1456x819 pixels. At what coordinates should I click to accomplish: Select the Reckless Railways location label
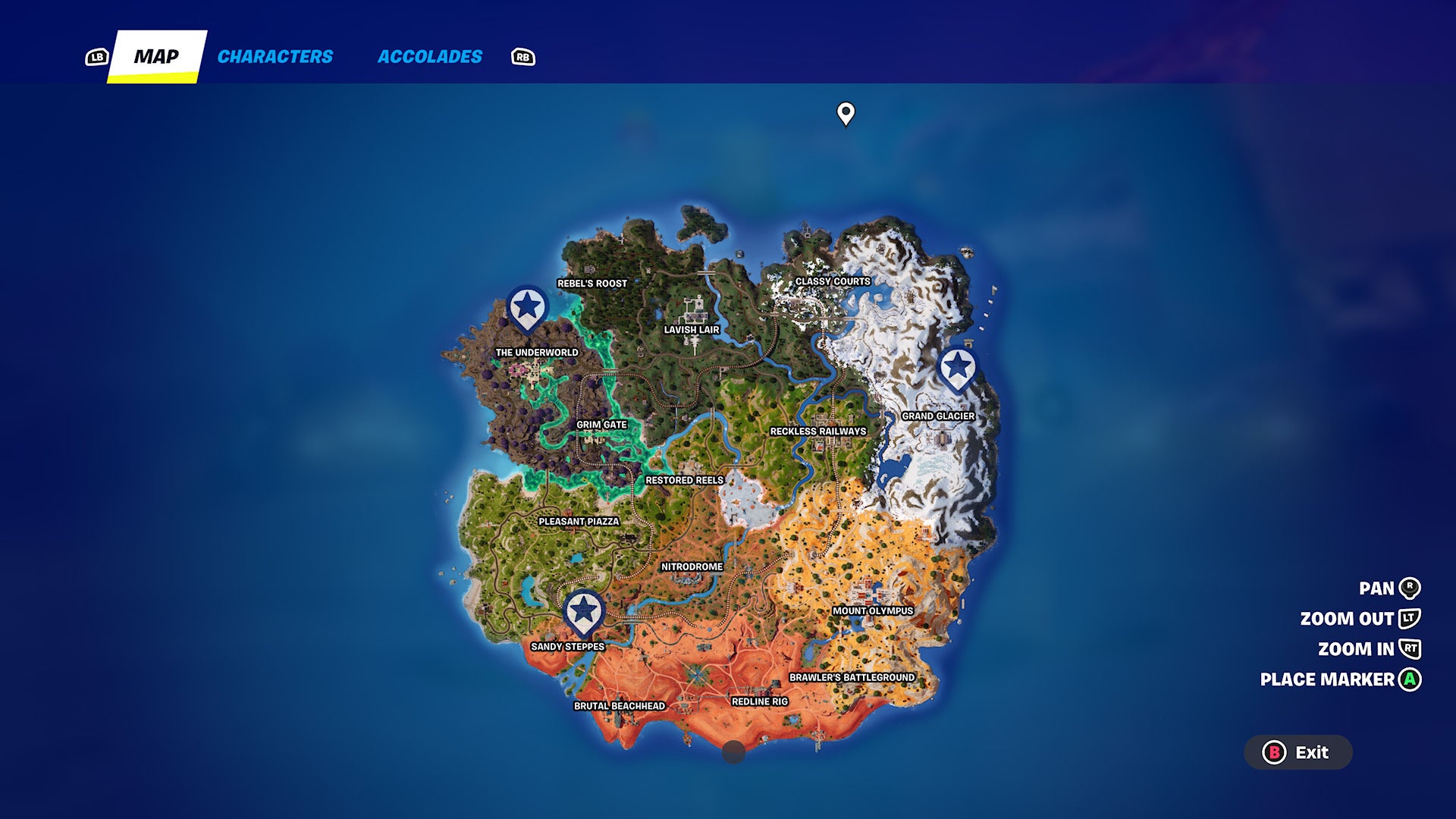click(819, 431)
